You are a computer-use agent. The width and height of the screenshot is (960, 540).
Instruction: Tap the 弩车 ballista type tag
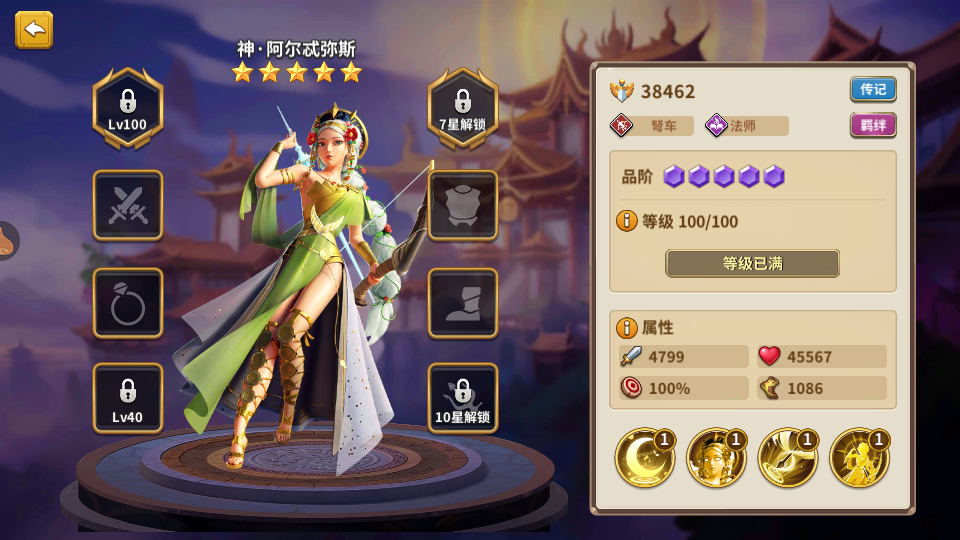pos(652,126)
